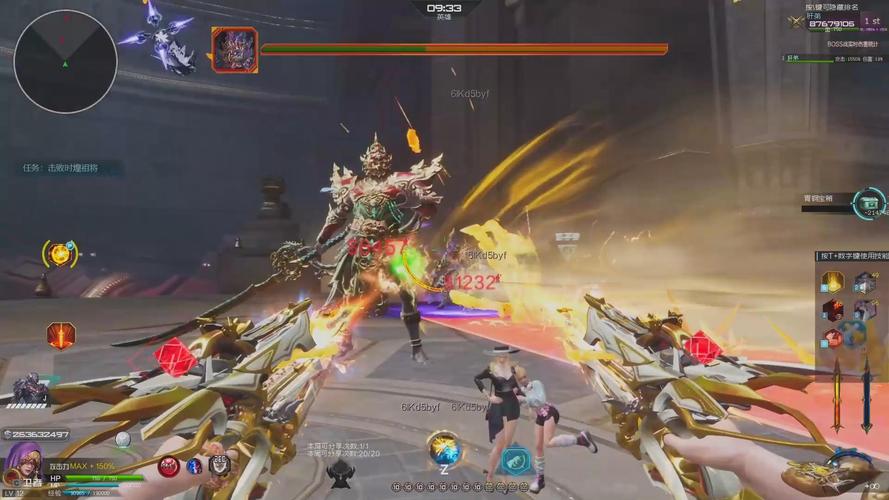This screenshot has height=500, width=889.
Task: Open the defeat-boss mission tracker
Action: click(61, 168)
